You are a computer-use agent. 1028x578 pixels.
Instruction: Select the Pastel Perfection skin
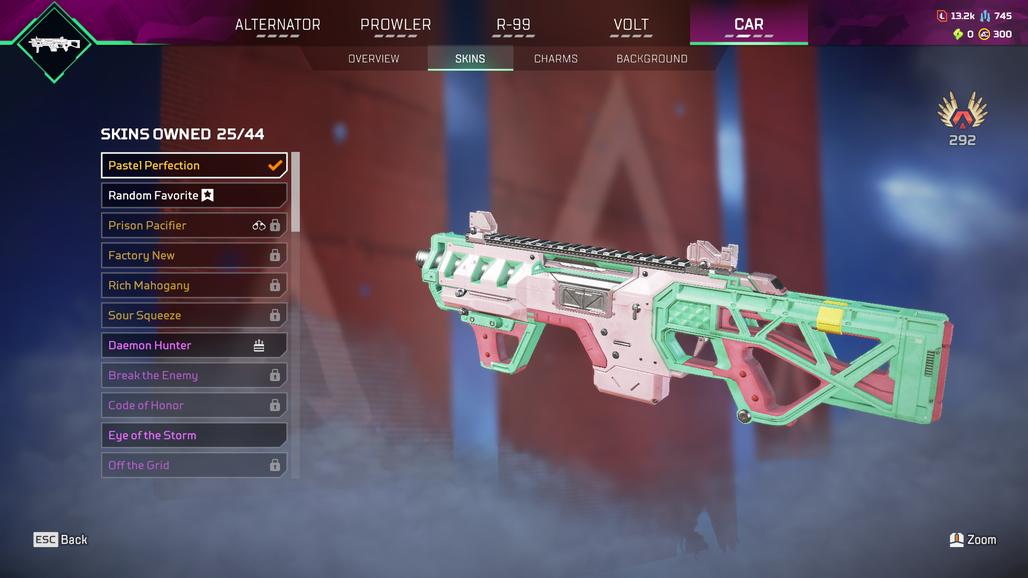(x=194, y=165)
